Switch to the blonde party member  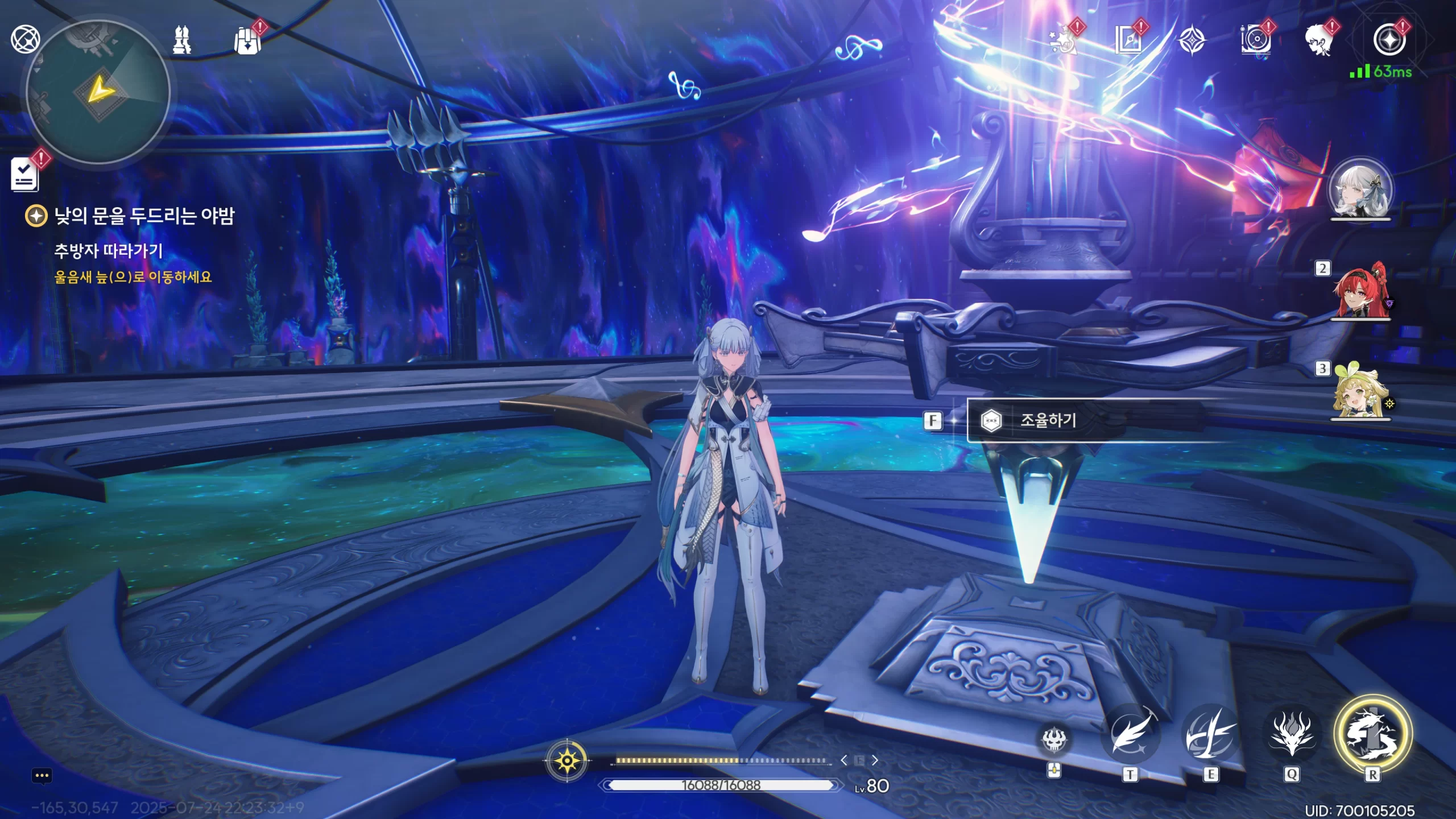pyautogui.click(x=1360, y=391)
